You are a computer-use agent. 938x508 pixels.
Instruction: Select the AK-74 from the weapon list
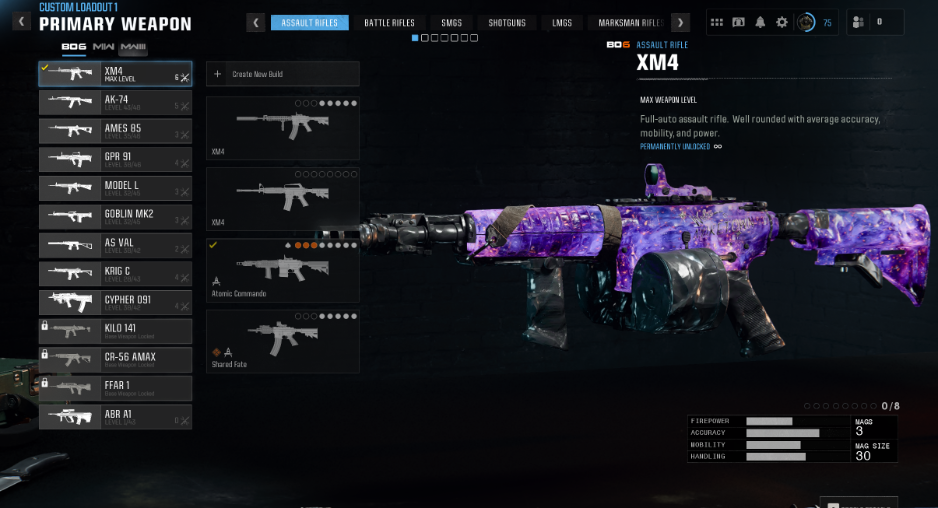(x=115, y=102)
